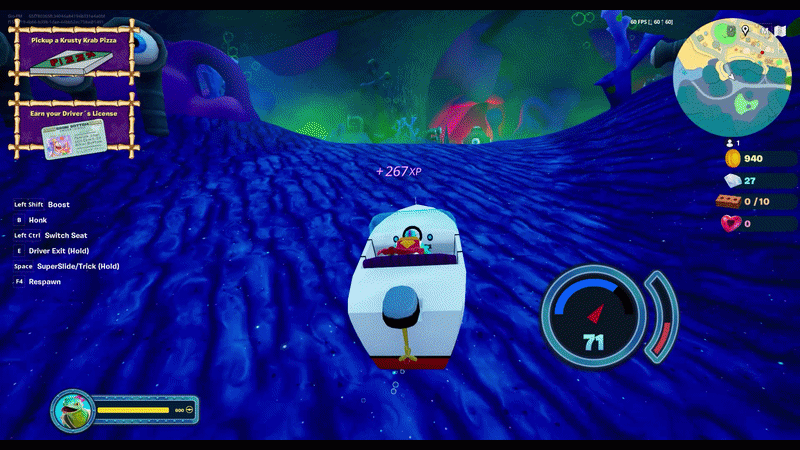Screen dimensions: 800x450
Task: Open the Earn your Driver's License objective
Action: point(72,127)
